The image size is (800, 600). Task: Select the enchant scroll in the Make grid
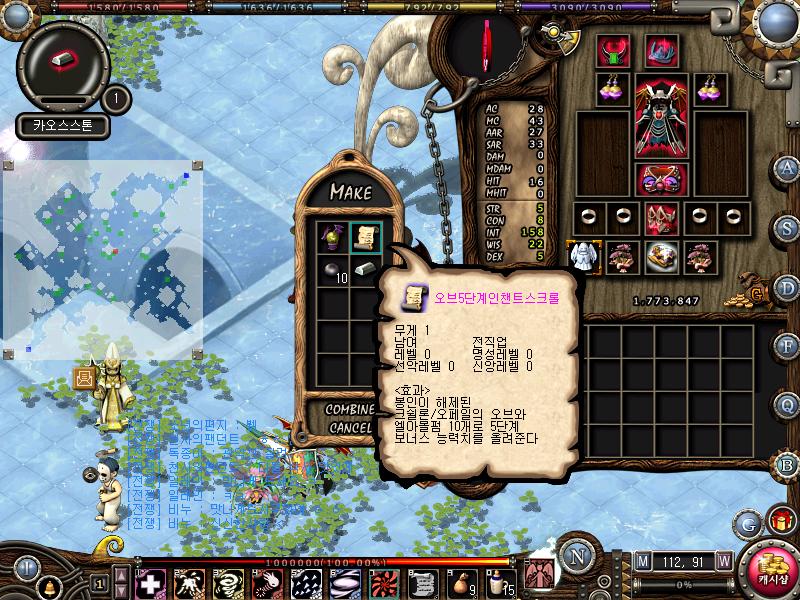coord(365,237)
